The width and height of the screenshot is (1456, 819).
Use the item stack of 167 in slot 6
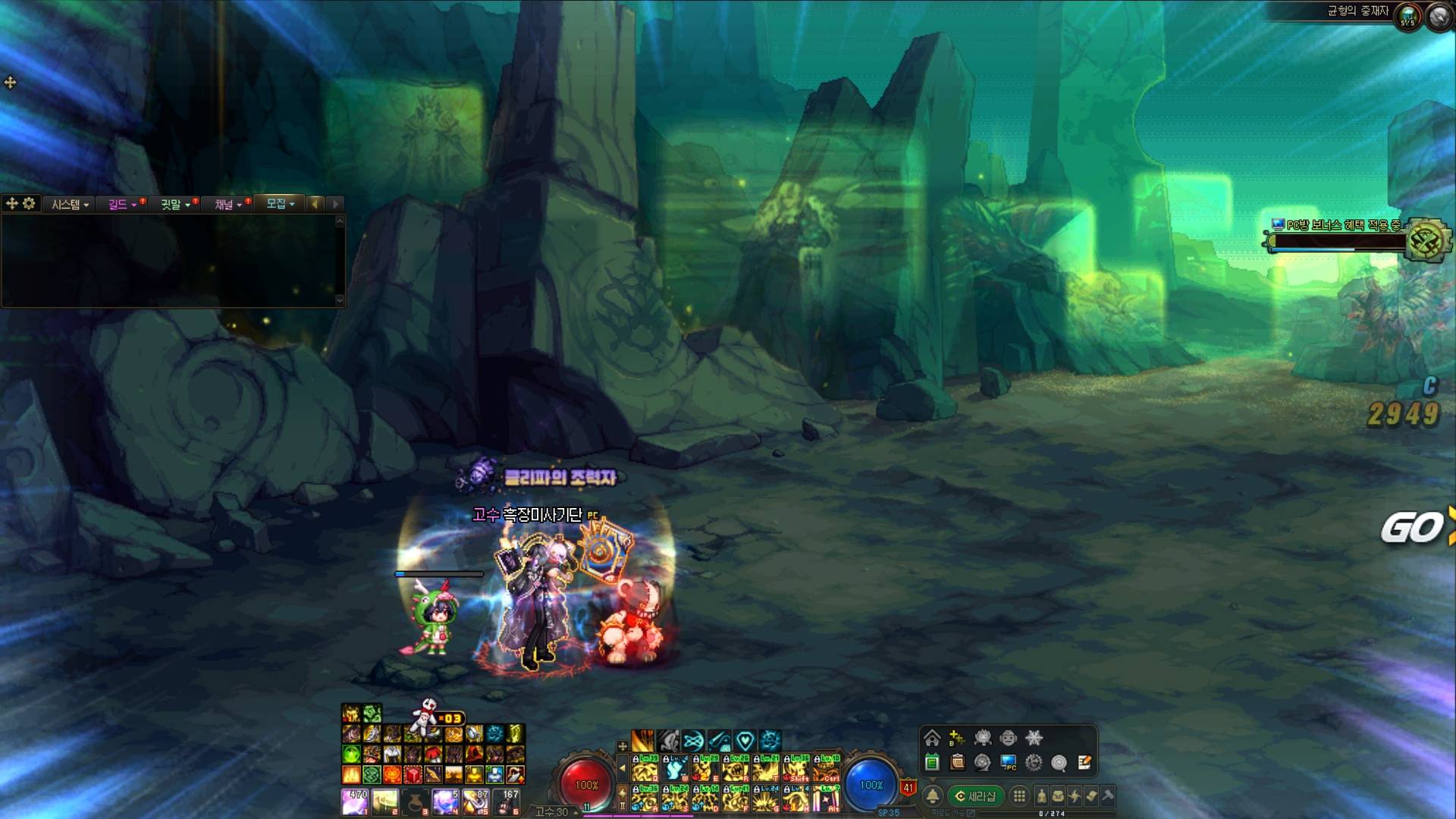point(507,801)
